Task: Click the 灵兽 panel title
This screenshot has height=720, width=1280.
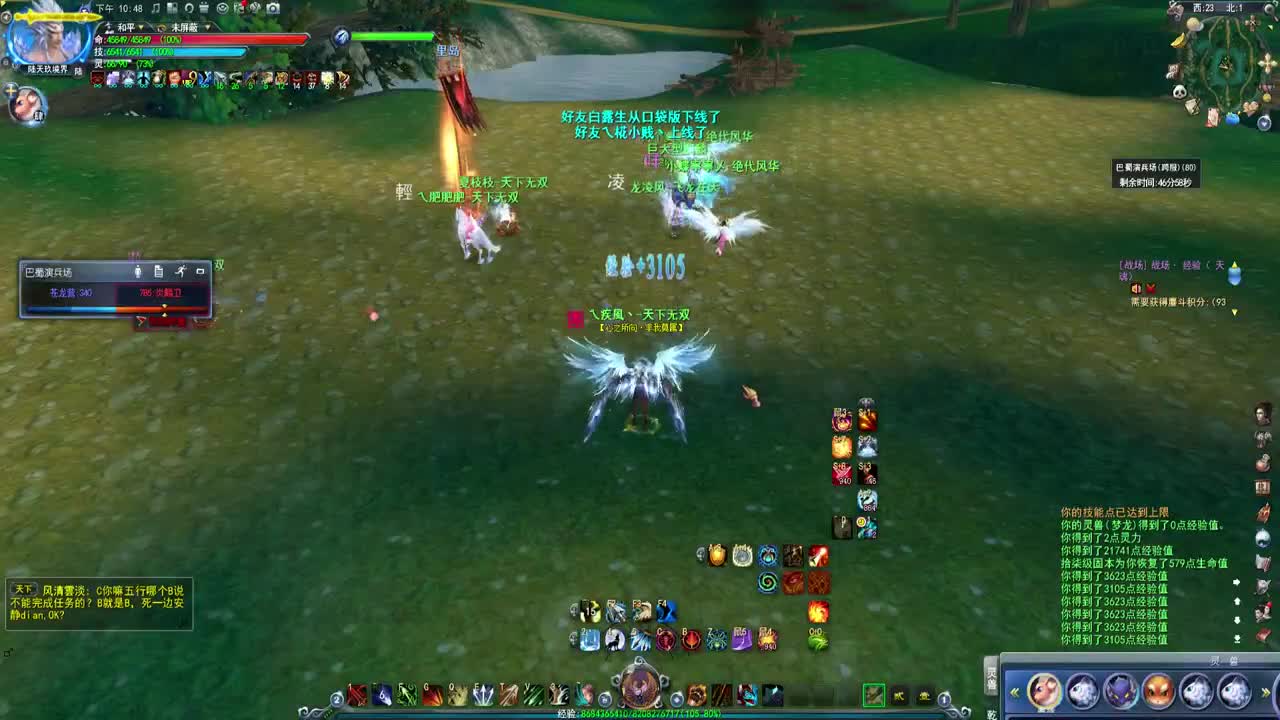Action: 1224,659
